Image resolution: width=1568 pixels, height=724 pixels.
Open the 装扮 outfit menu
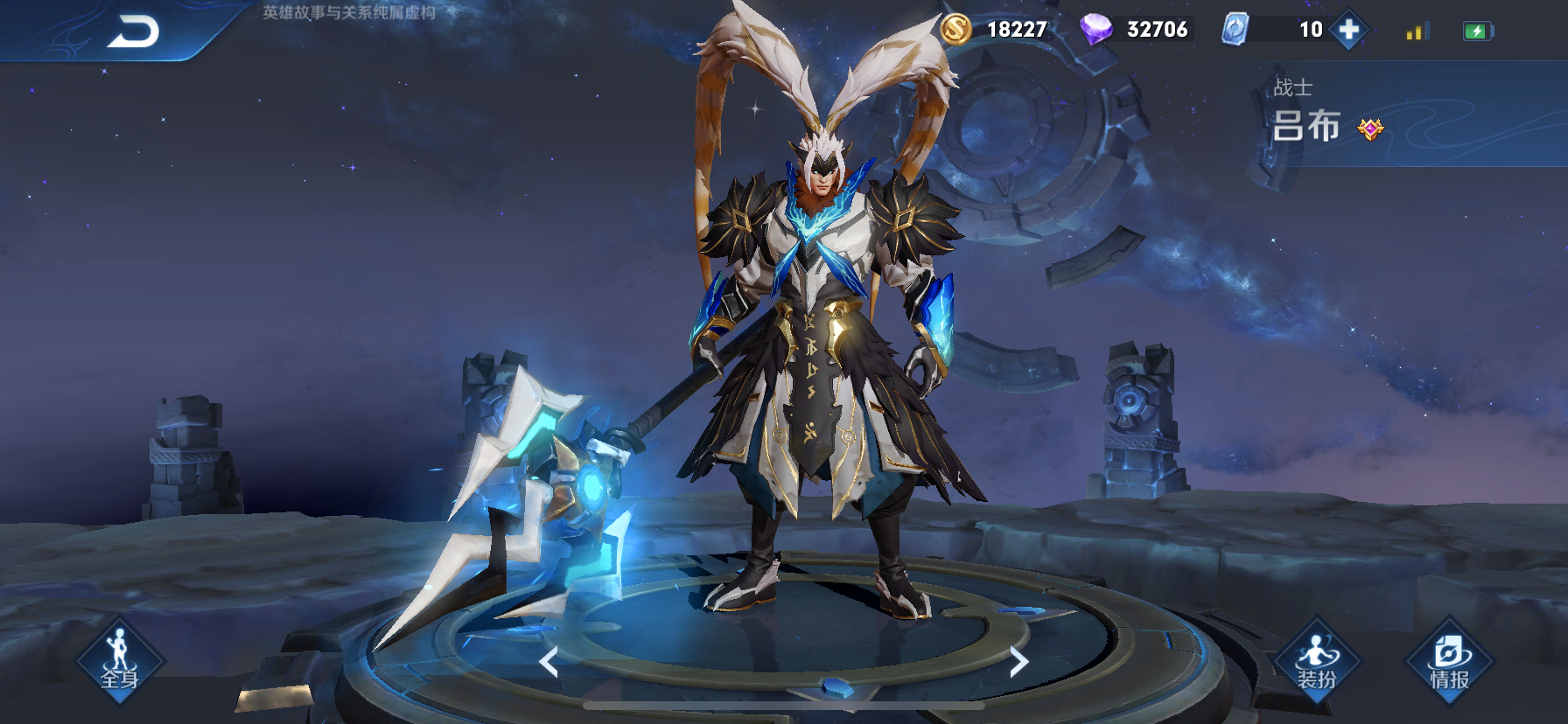[1316, 662]
